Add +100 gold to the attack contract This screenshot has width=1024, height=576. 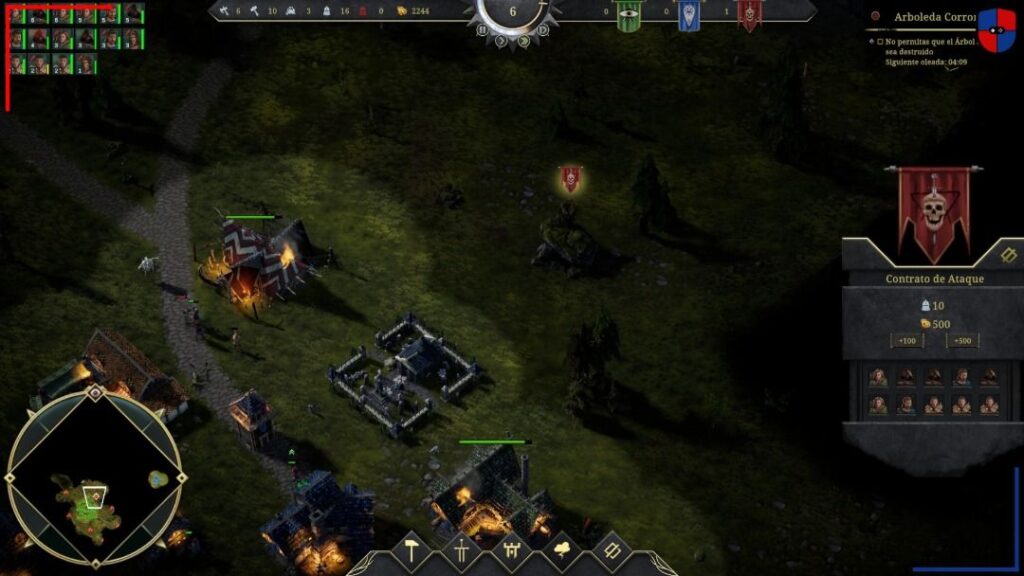[907, 340]
